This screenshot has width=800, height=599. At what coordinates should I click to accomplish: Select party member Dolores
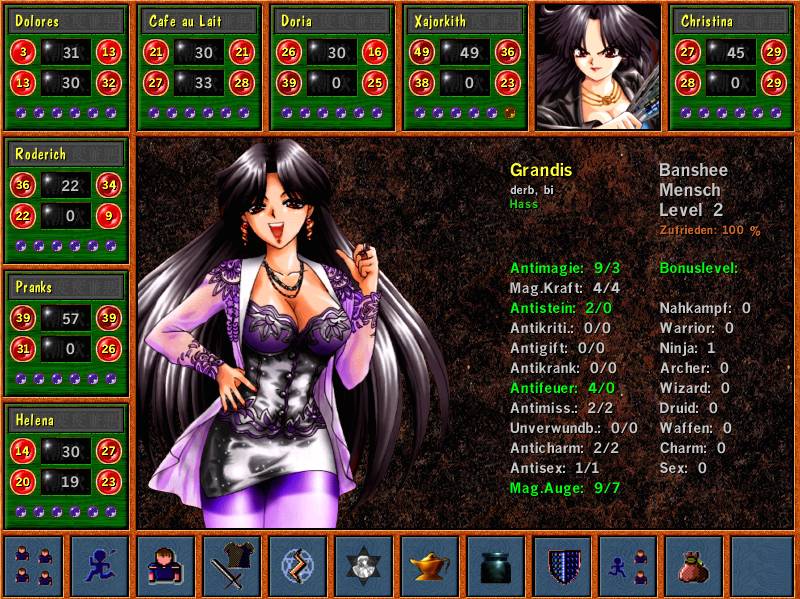pos(67,67)
